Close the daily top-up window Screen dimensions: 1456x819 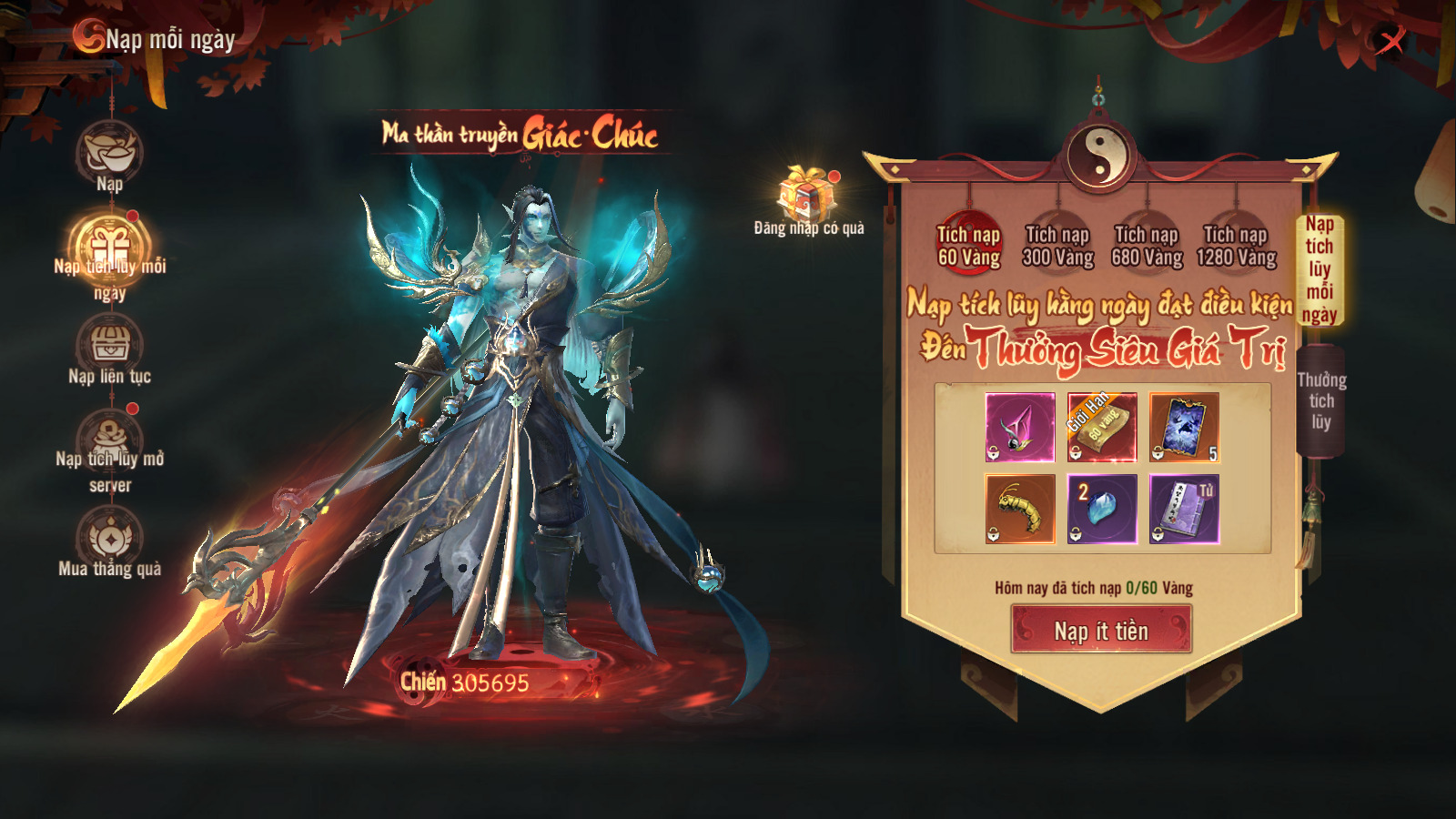(1390, 41)
